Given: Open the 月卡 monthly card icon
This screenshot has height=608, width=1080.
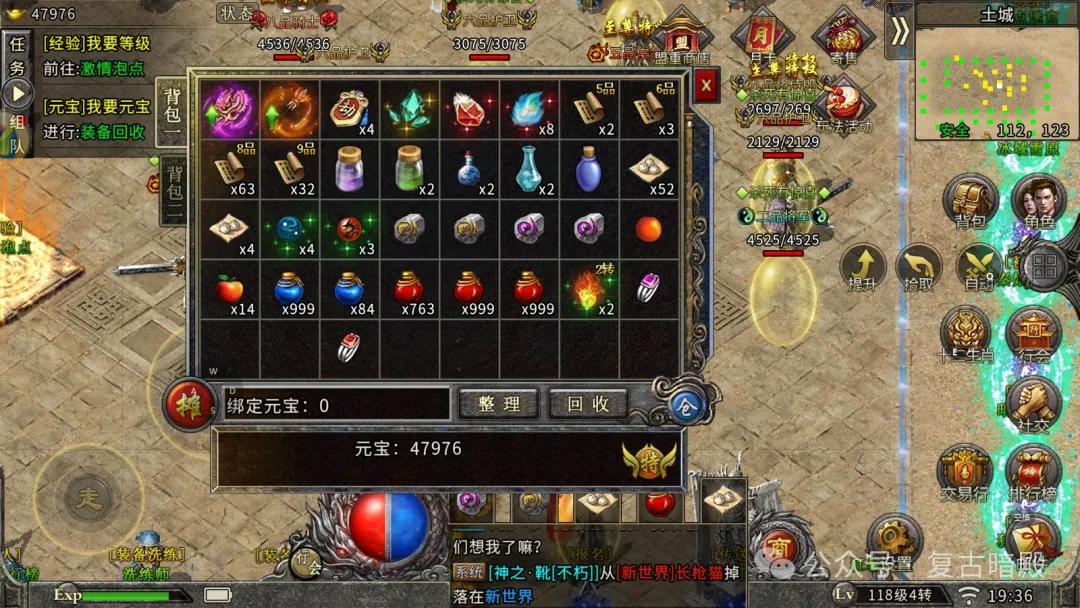Looking at the screenshot, I should 762,38.
